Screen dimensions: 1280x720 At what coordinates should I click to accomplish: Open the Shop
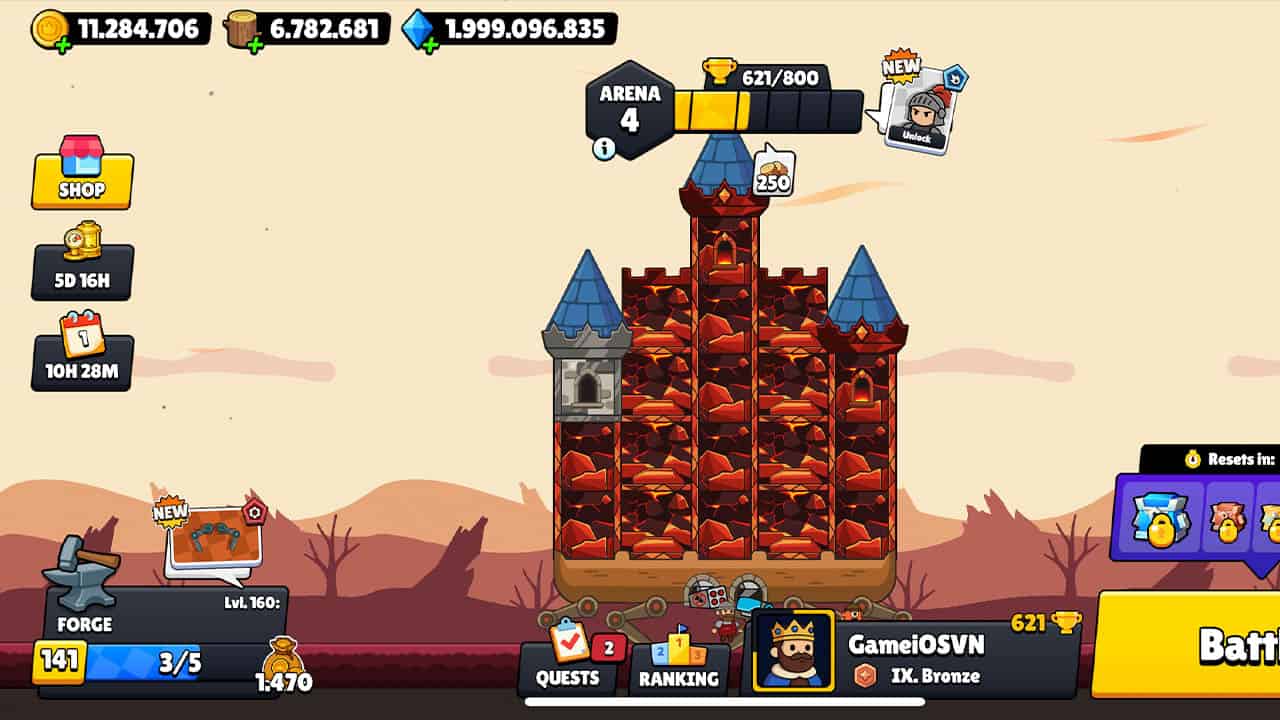83,180
